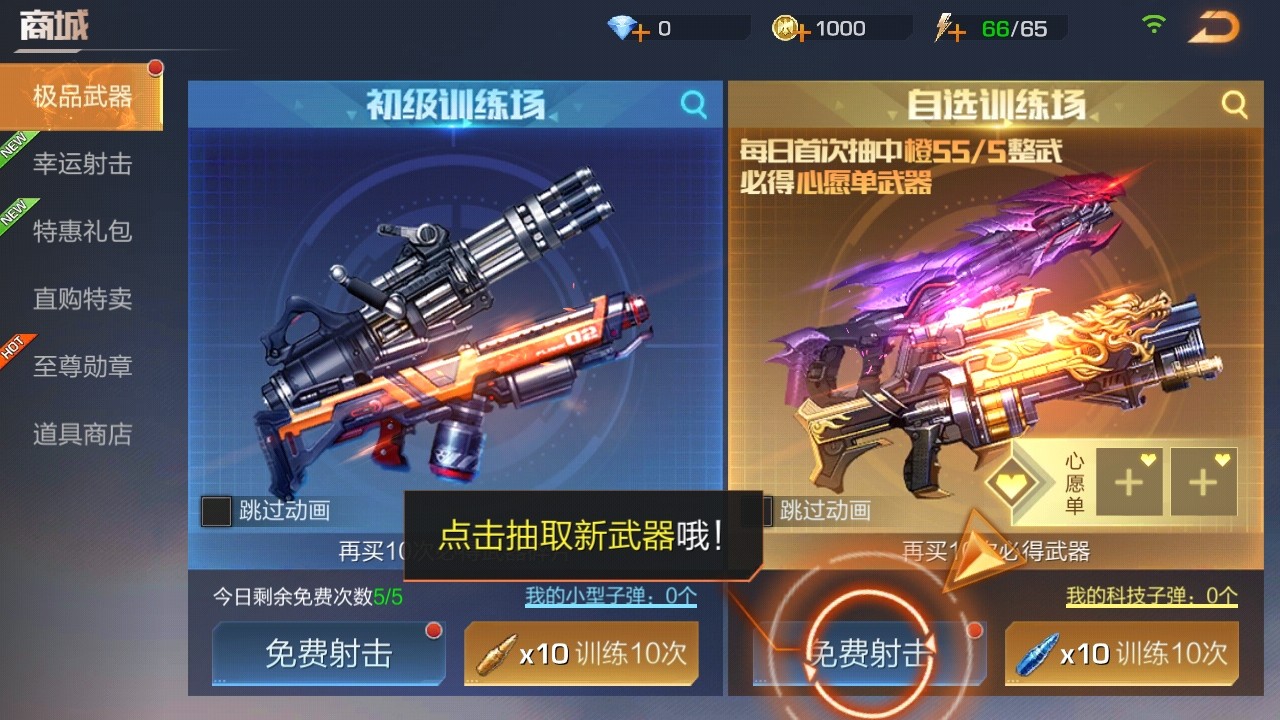Show the 道具商店 item shop
Screen dimensions: 1280x720
coord(82,434)
